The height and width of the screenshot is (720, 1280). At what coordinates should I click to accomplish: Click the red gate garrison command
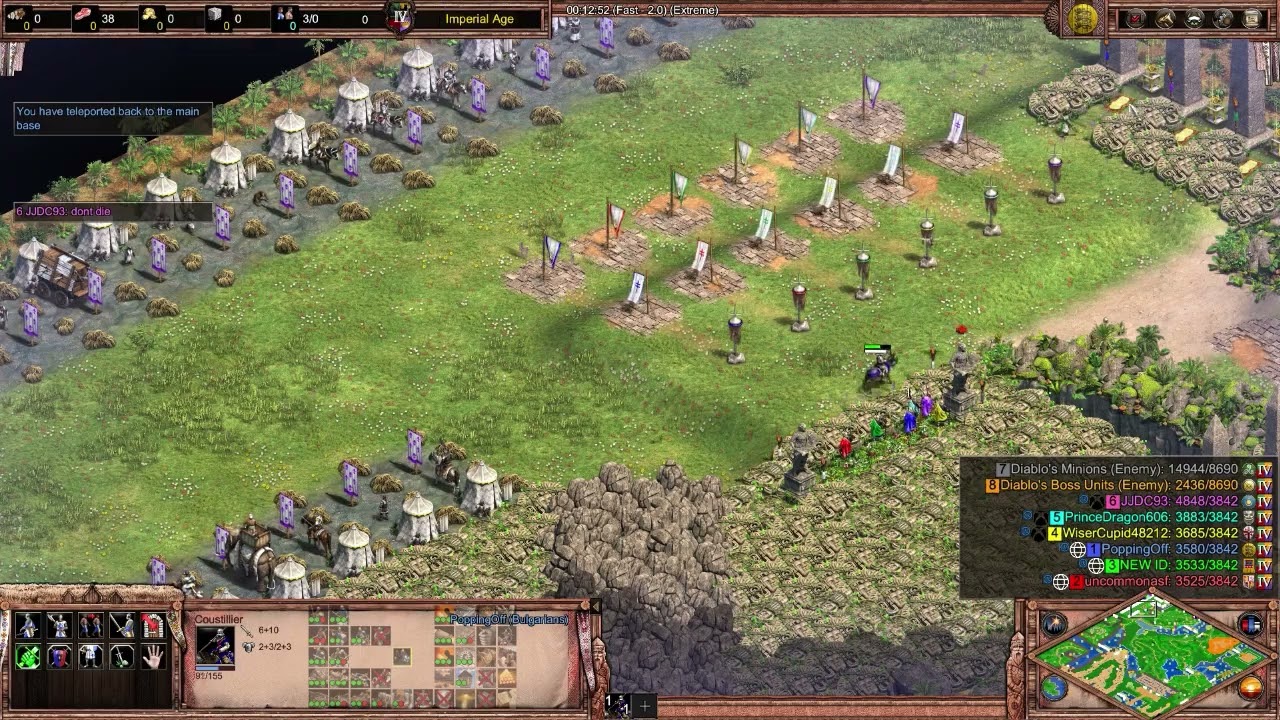pyautogui.click(x=153, y=626)
